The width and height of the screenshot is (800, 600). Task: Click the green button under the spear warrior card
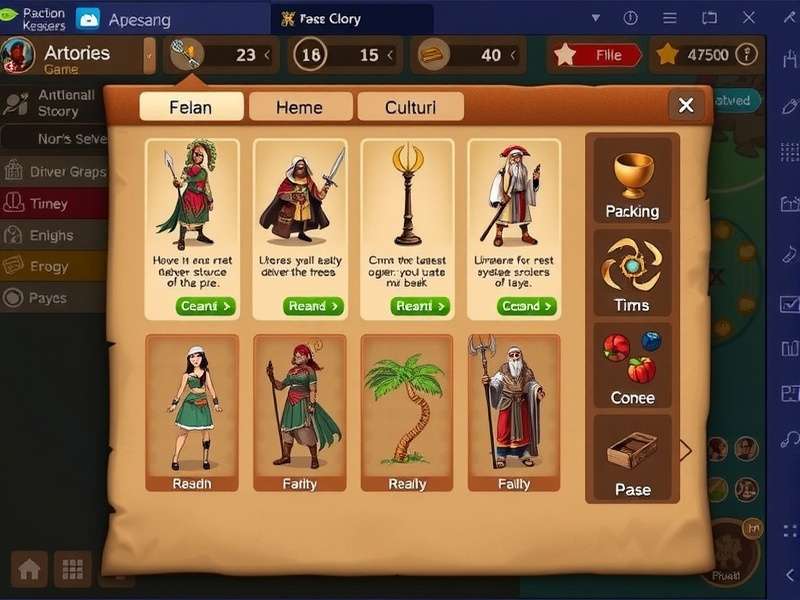pos(205,306)
